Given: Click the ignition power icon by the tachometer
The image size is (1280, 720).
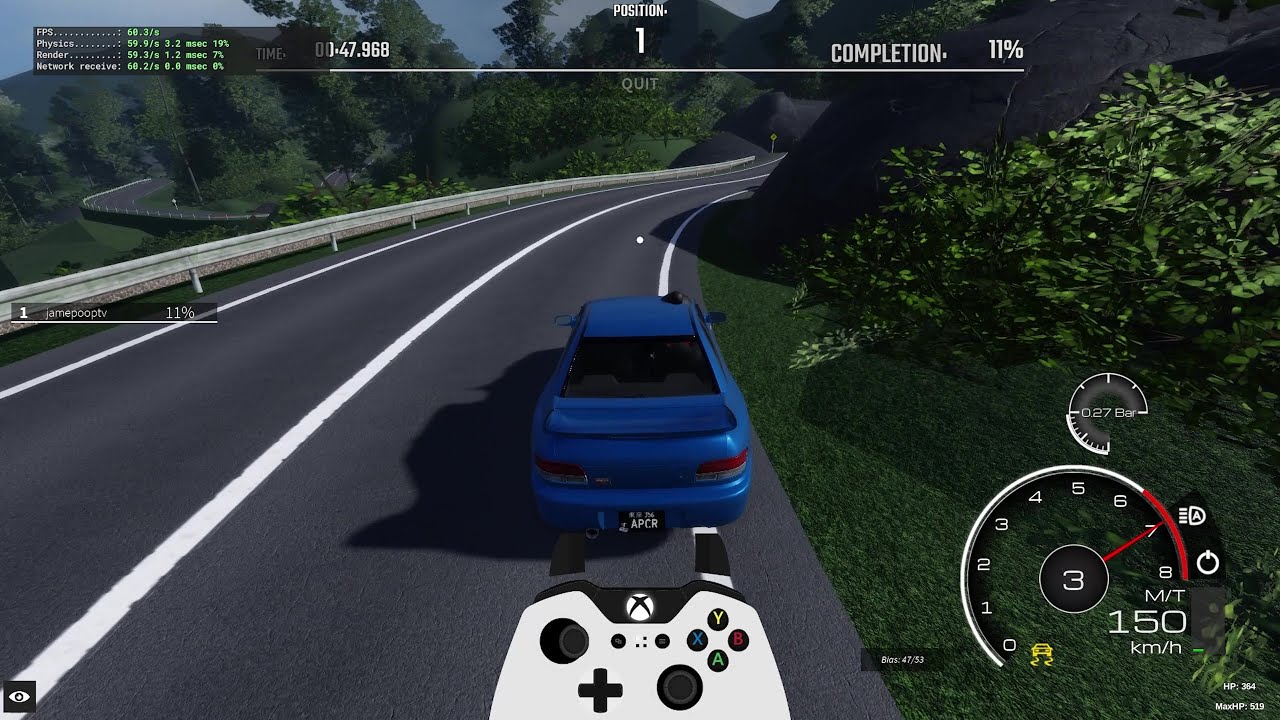Looking at the screenshot, I should (x=1208, y=562).
